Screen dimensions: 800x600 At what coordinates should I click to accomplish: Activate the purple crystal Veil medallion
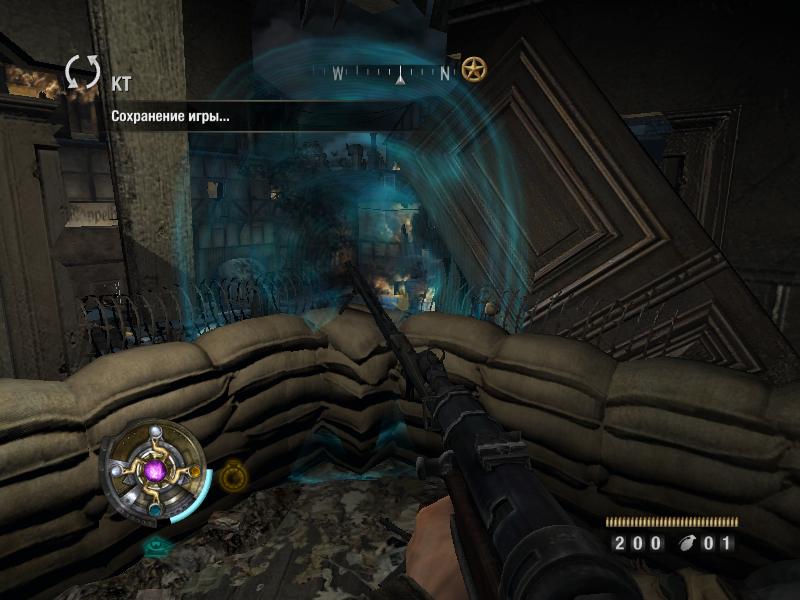point(155,469)
